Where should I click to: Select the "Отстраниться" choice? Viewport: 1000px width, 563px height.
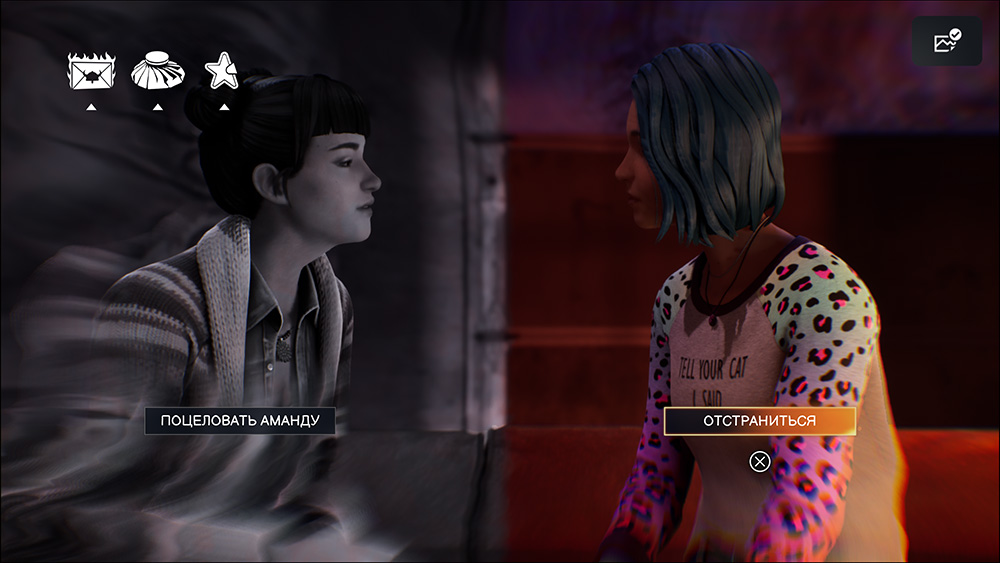[759, 421]
